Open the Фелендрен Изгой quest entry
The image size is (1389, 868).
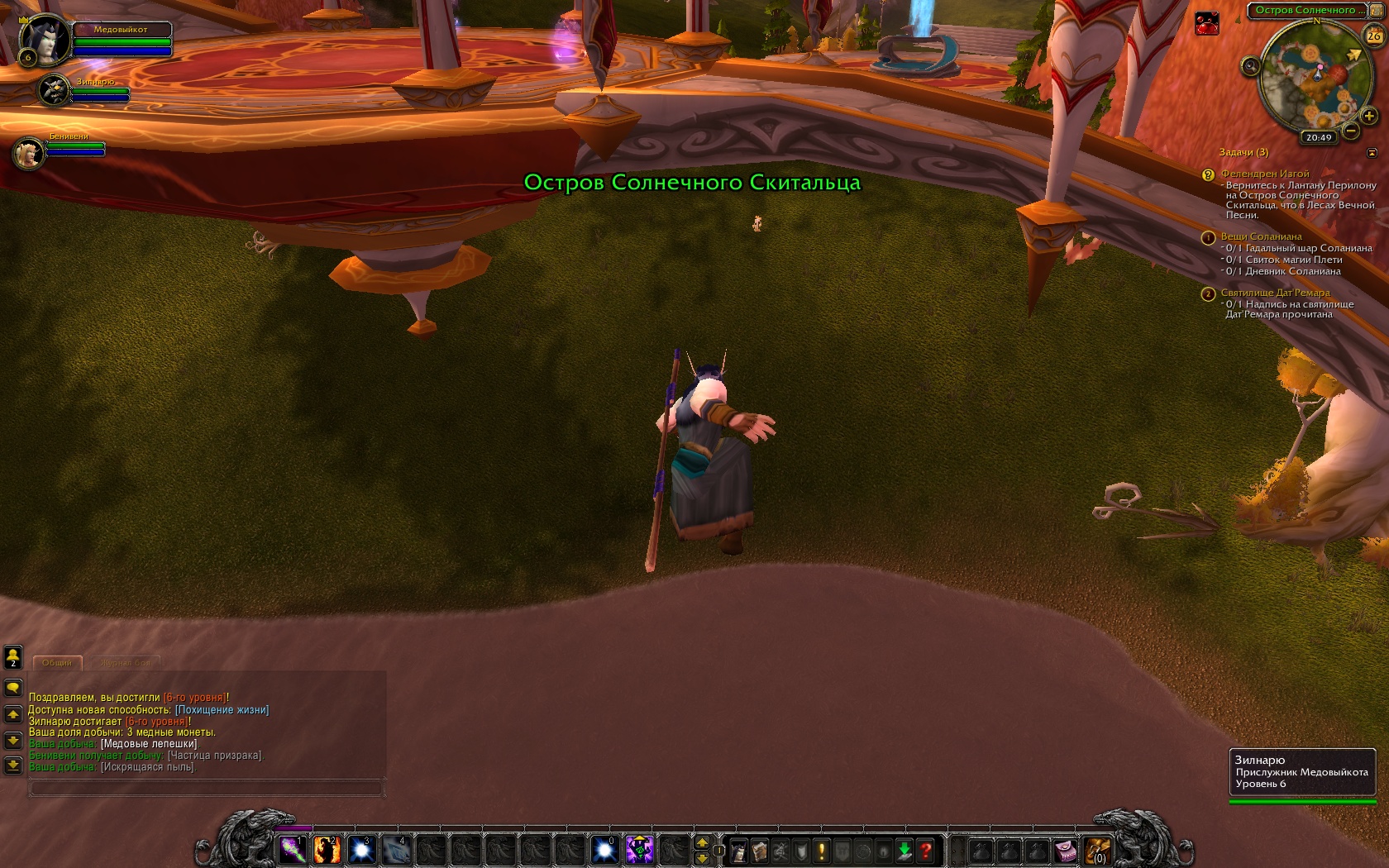pos(1264,174)
